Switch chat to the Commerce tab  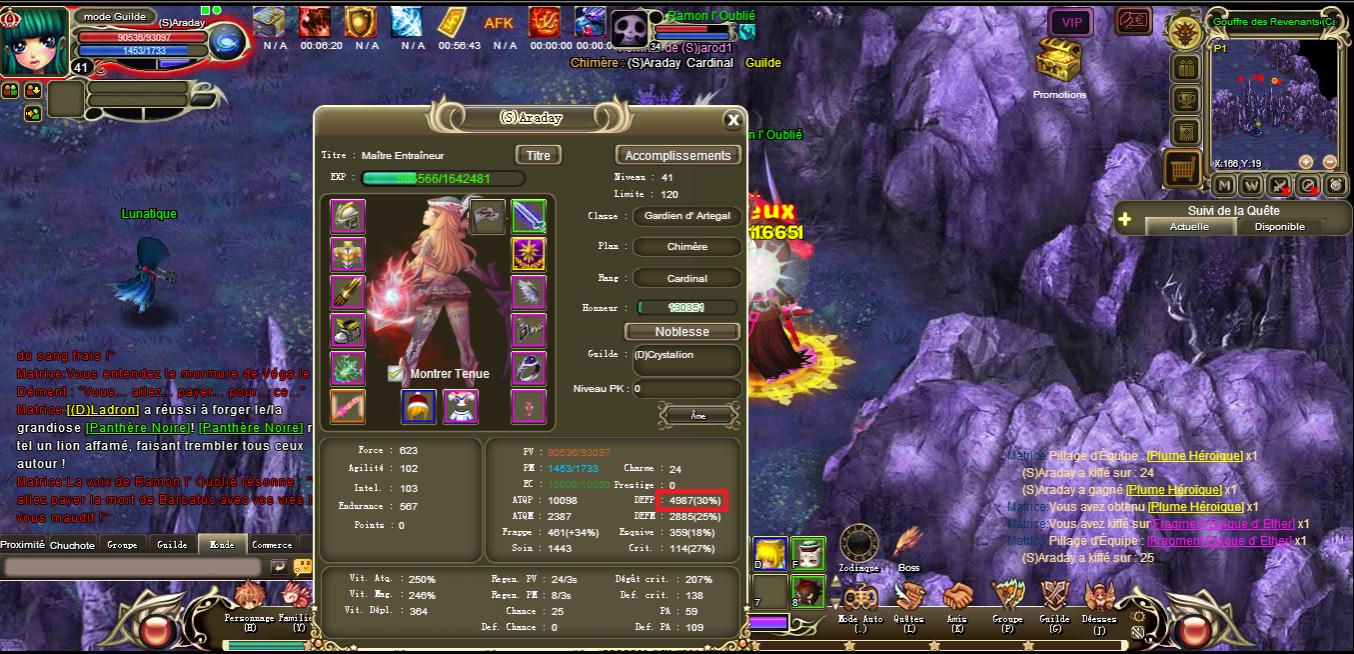[272, 545]
